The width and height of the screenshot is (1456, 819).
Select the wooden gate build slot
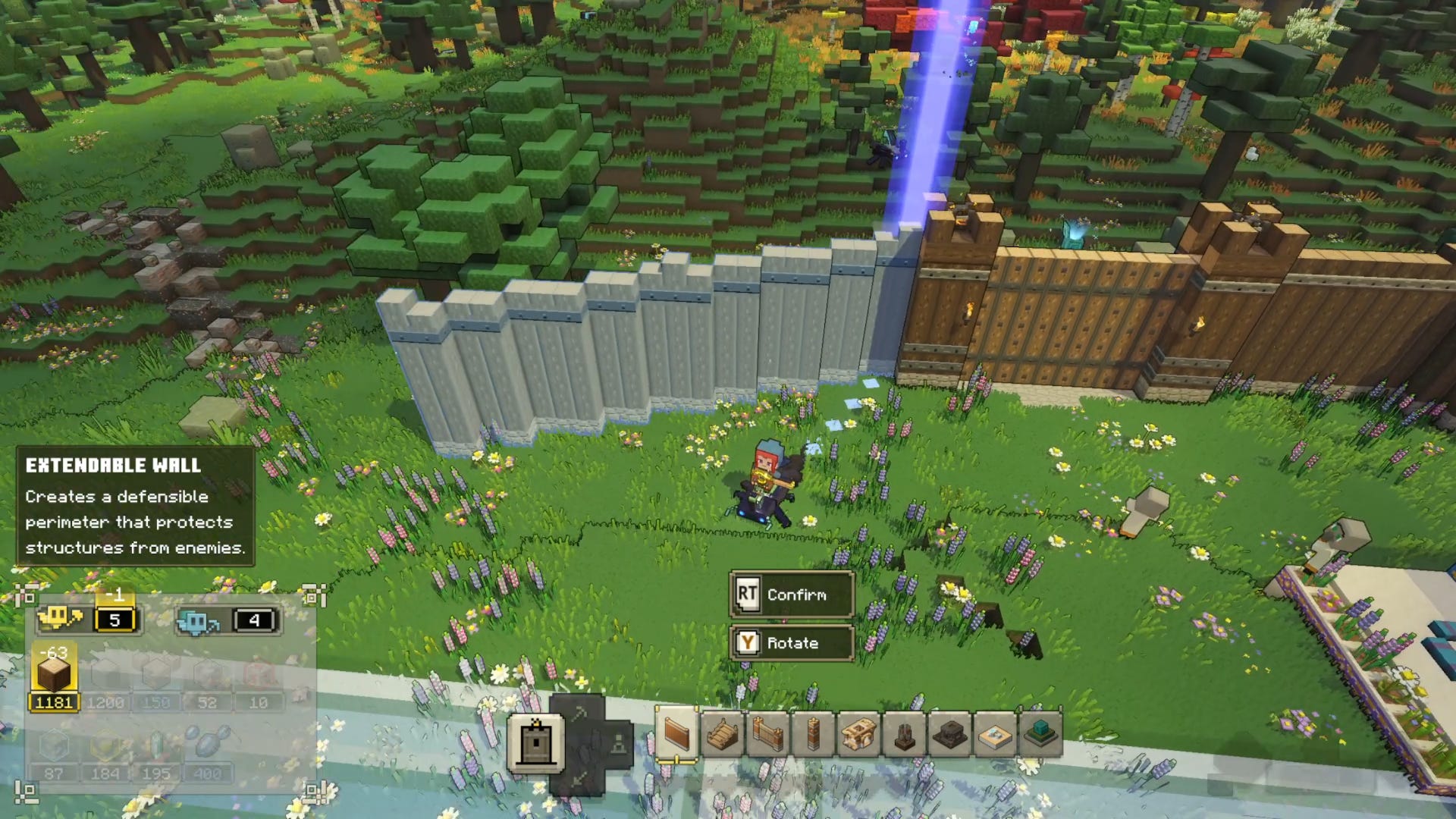click(x=767, y=734)
